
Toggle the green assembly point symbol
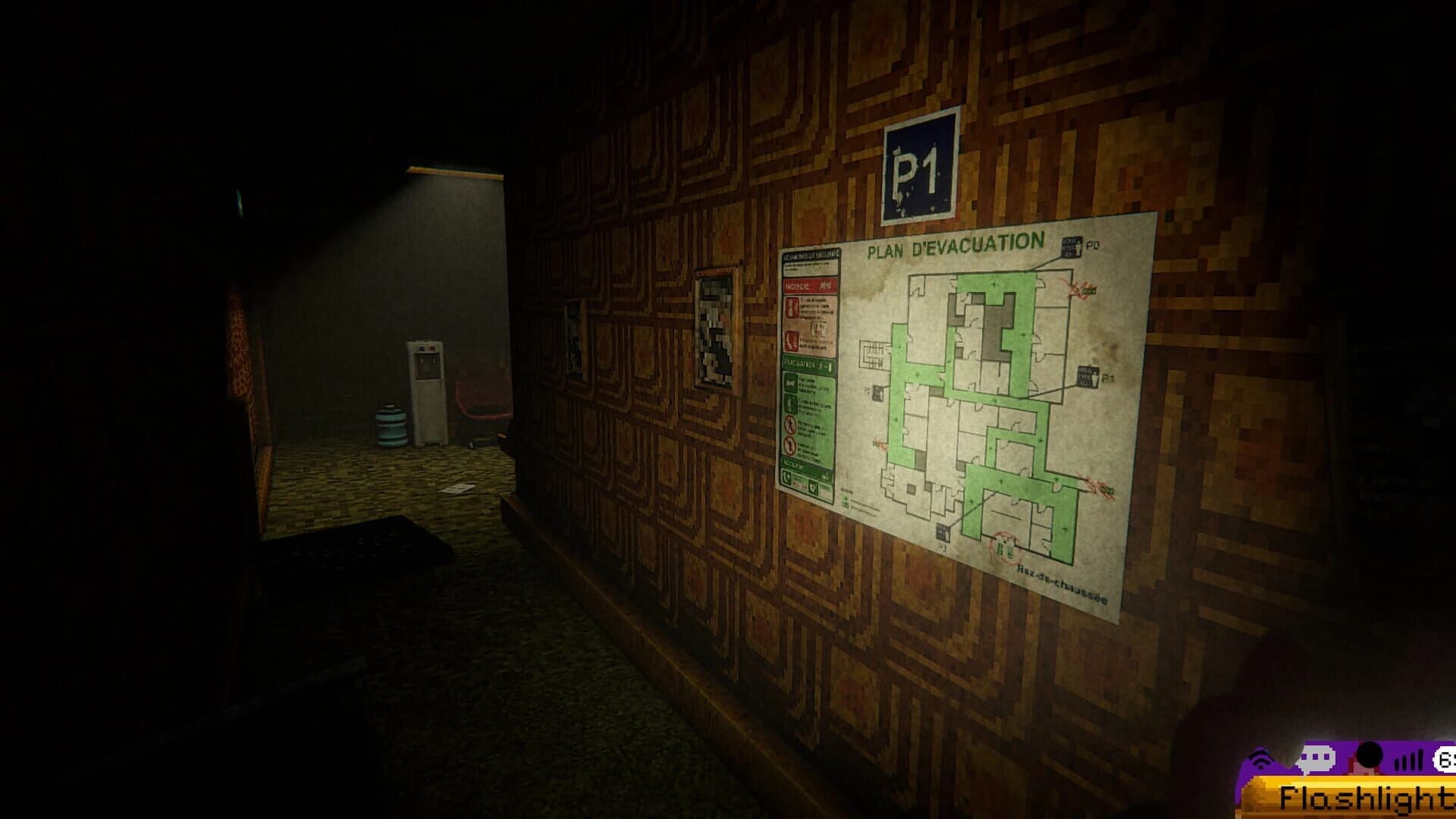click(1006, 549)
